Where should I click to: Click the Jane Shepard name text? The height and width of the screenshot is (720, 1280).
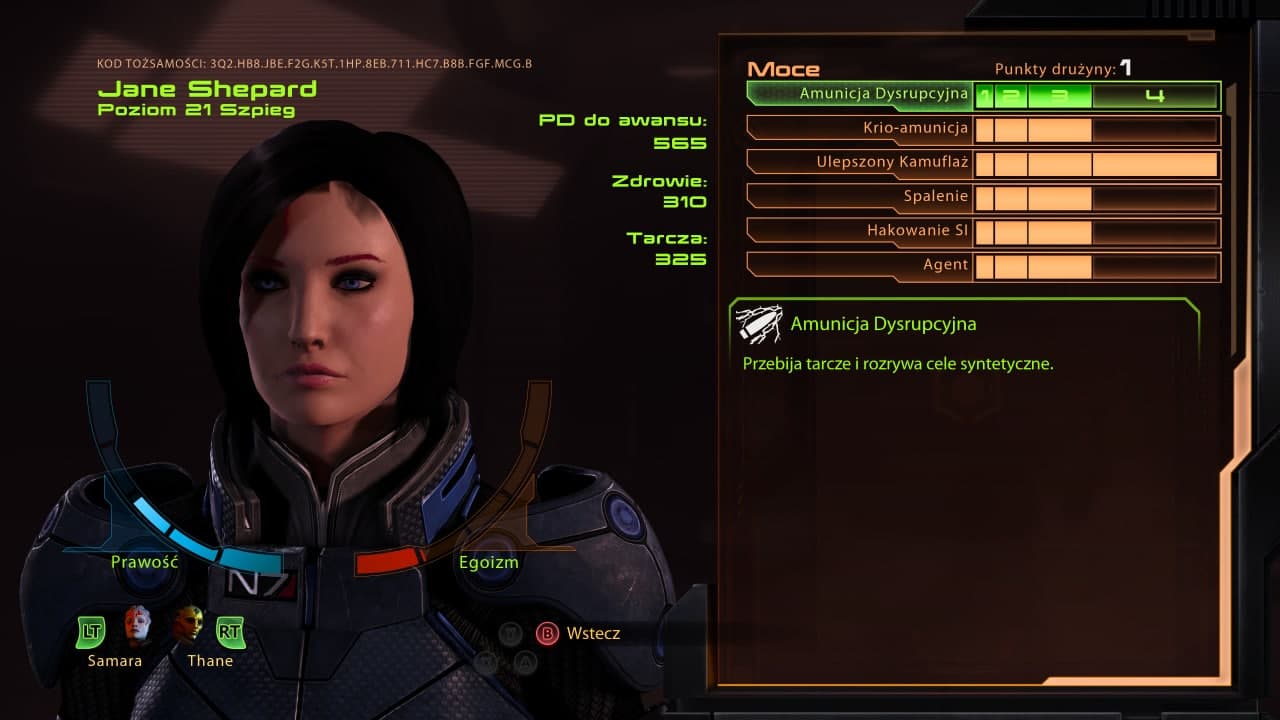(208, 88)
